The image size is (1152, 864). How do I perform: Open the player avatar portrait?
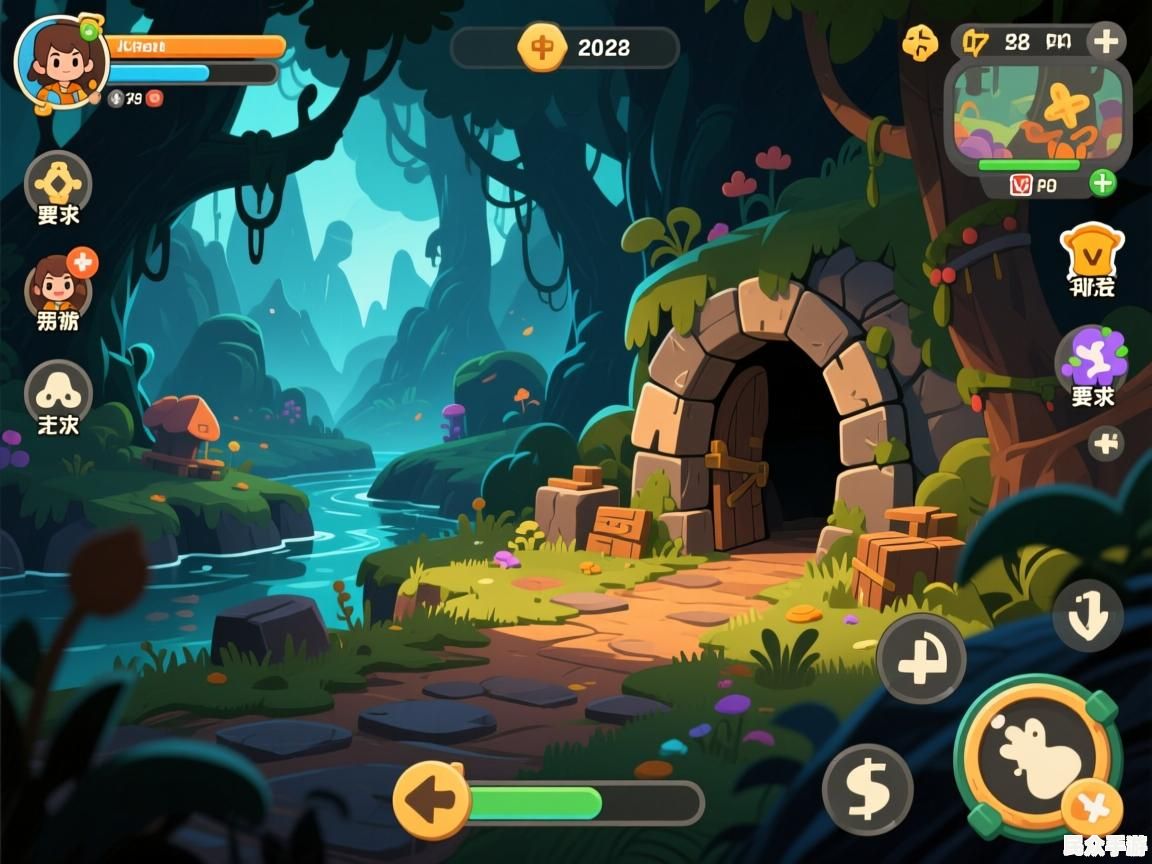pyautogui.click(x=60, y=62)
